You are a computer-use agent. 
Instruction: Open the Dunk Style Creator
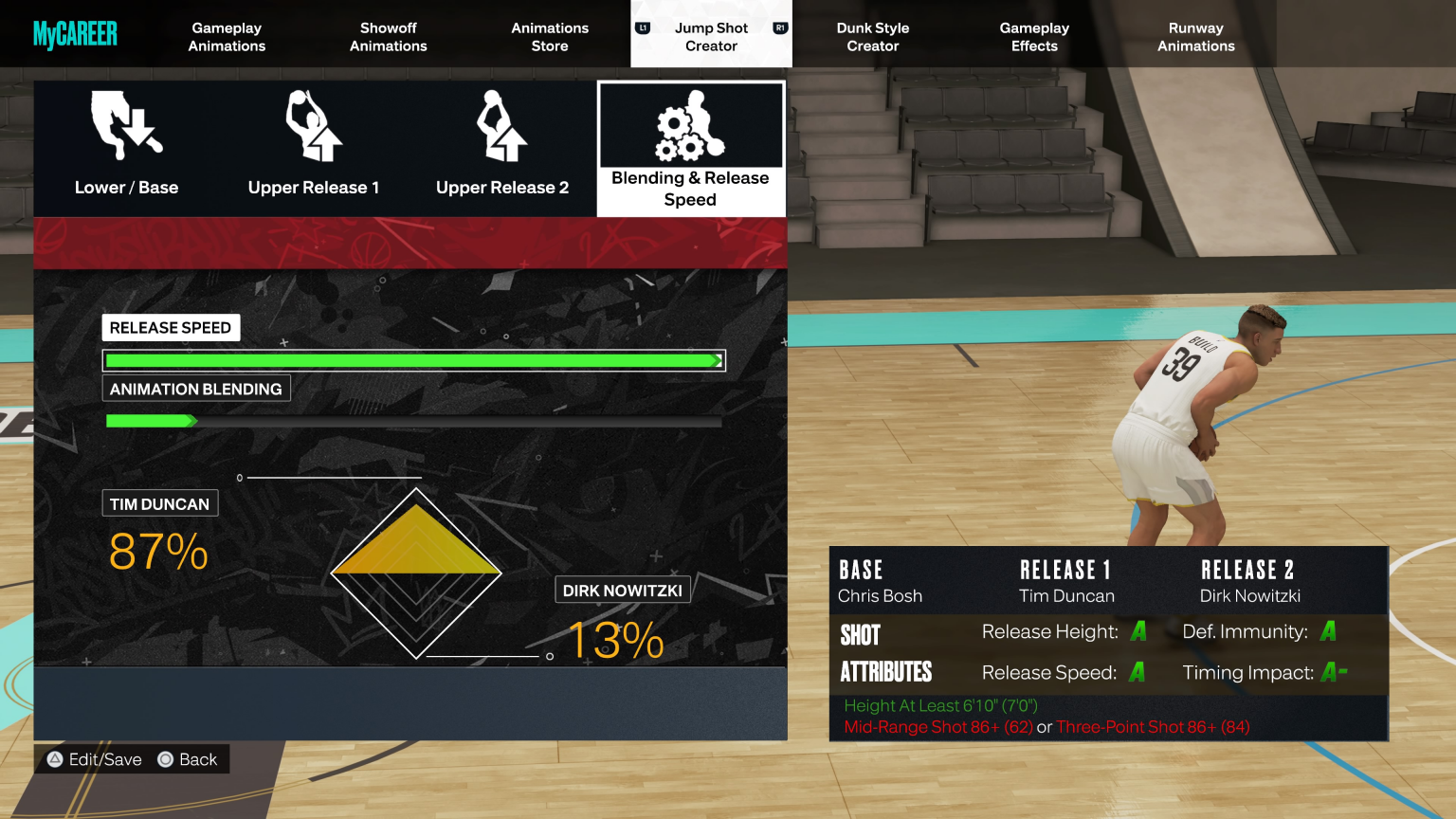pyautogui.click(x=872, y=37)
